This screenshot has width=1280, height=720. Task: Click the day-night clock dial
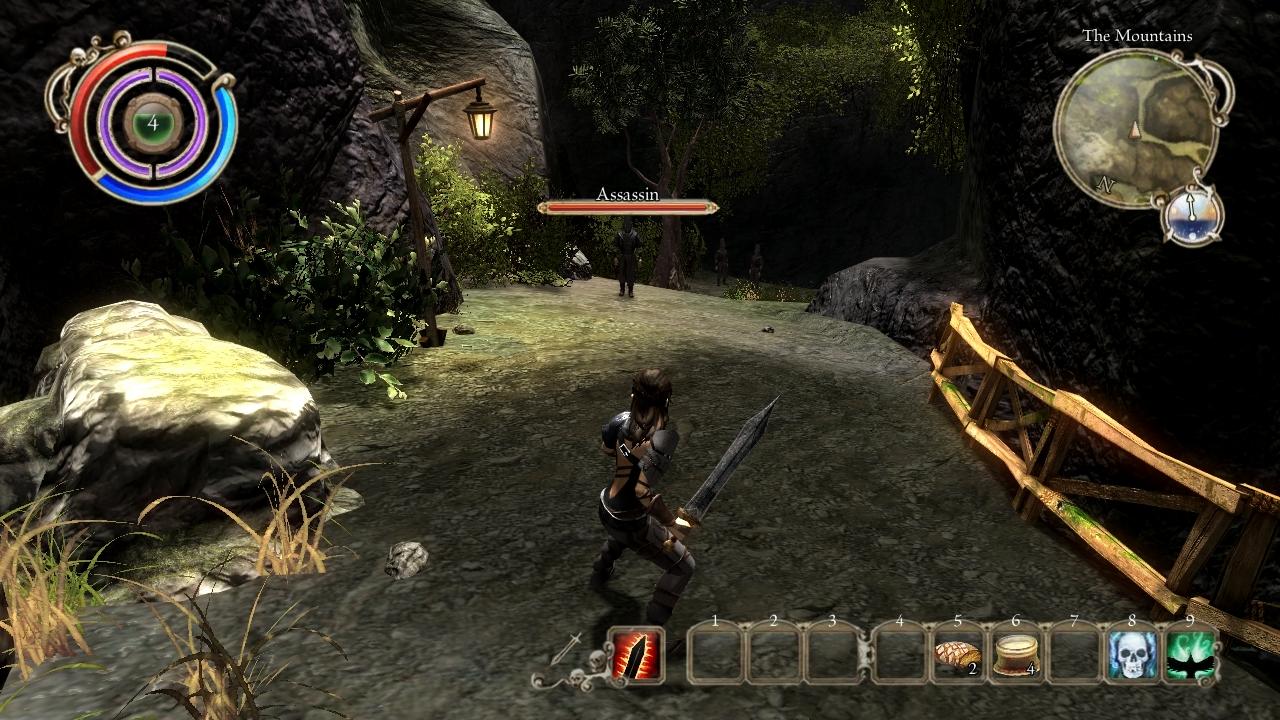[x=1193, y=213]
